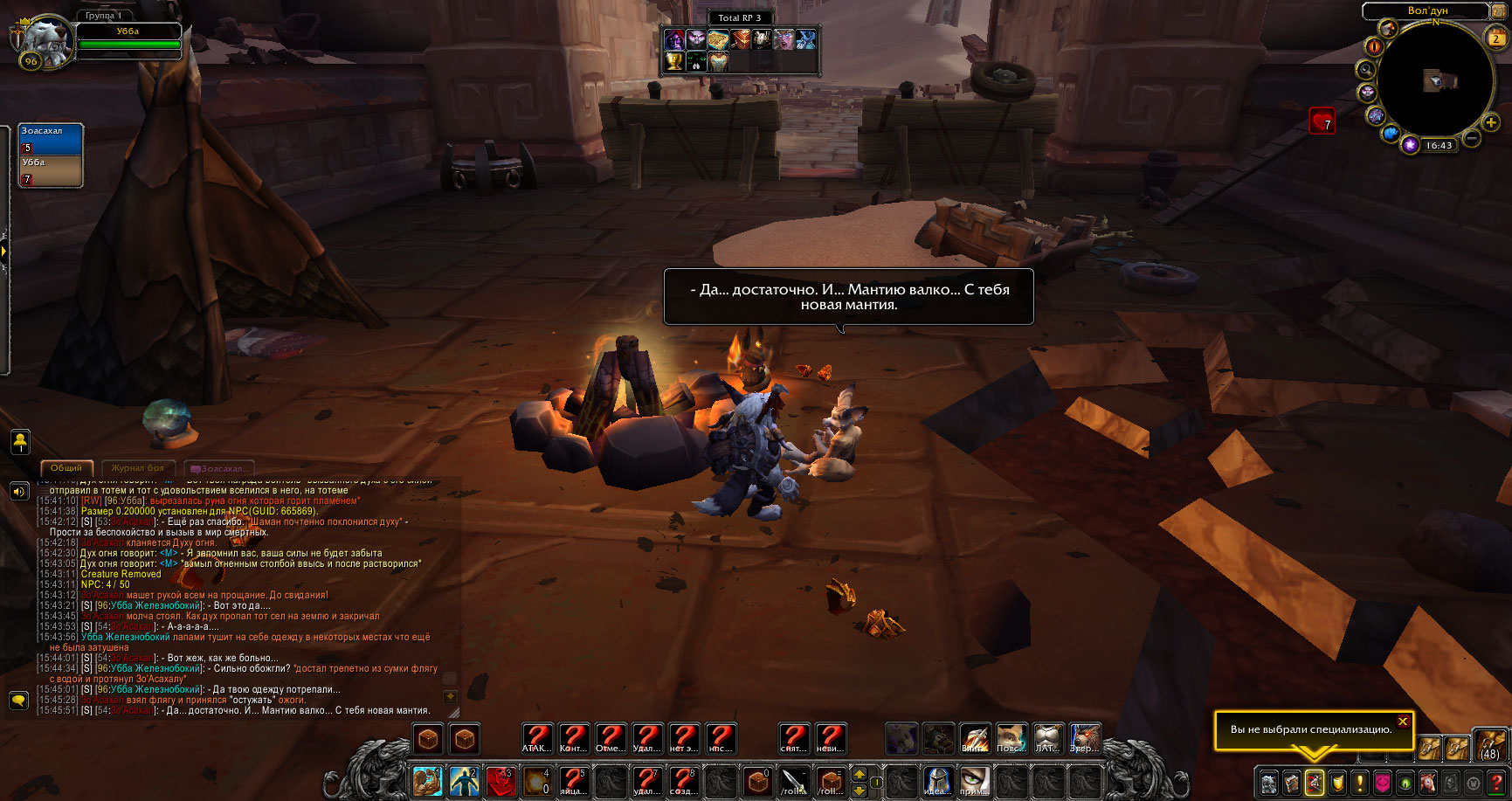
Task: Switch to the Журнал боя chat tab
Action: (x=138, y=468)
